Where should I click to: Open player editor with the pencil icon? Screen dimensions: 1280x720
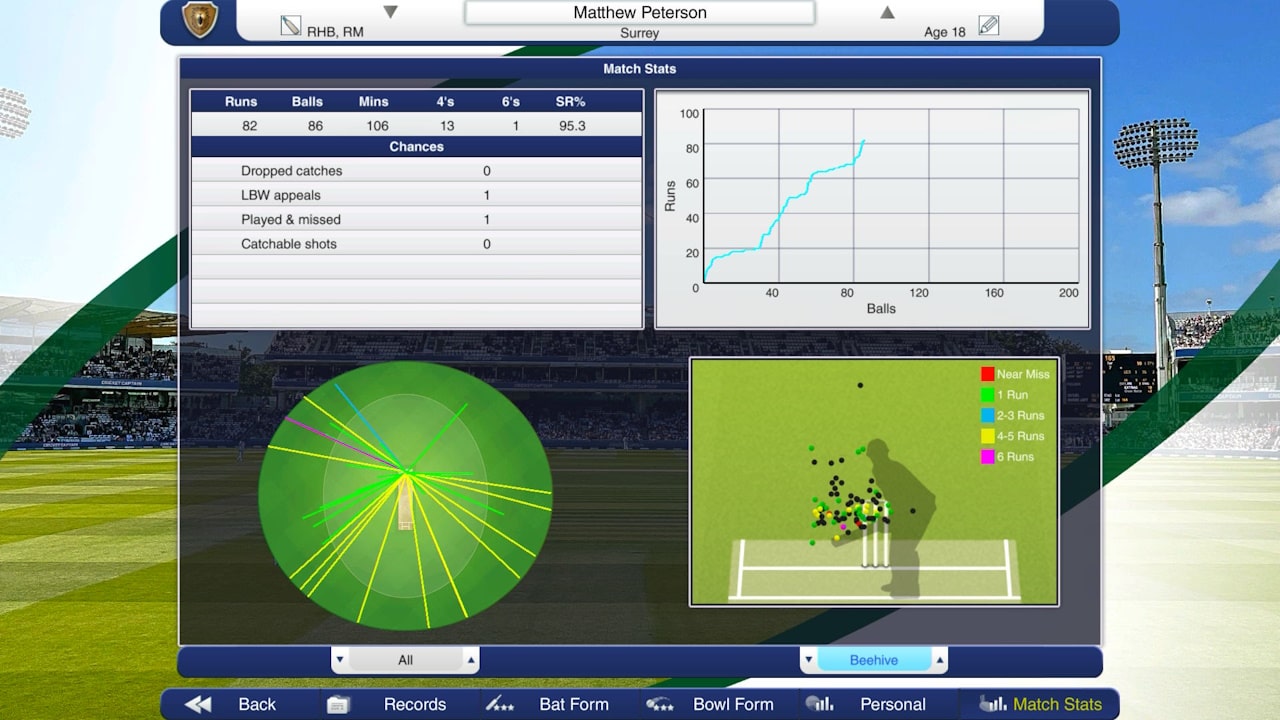pos(989,26)
